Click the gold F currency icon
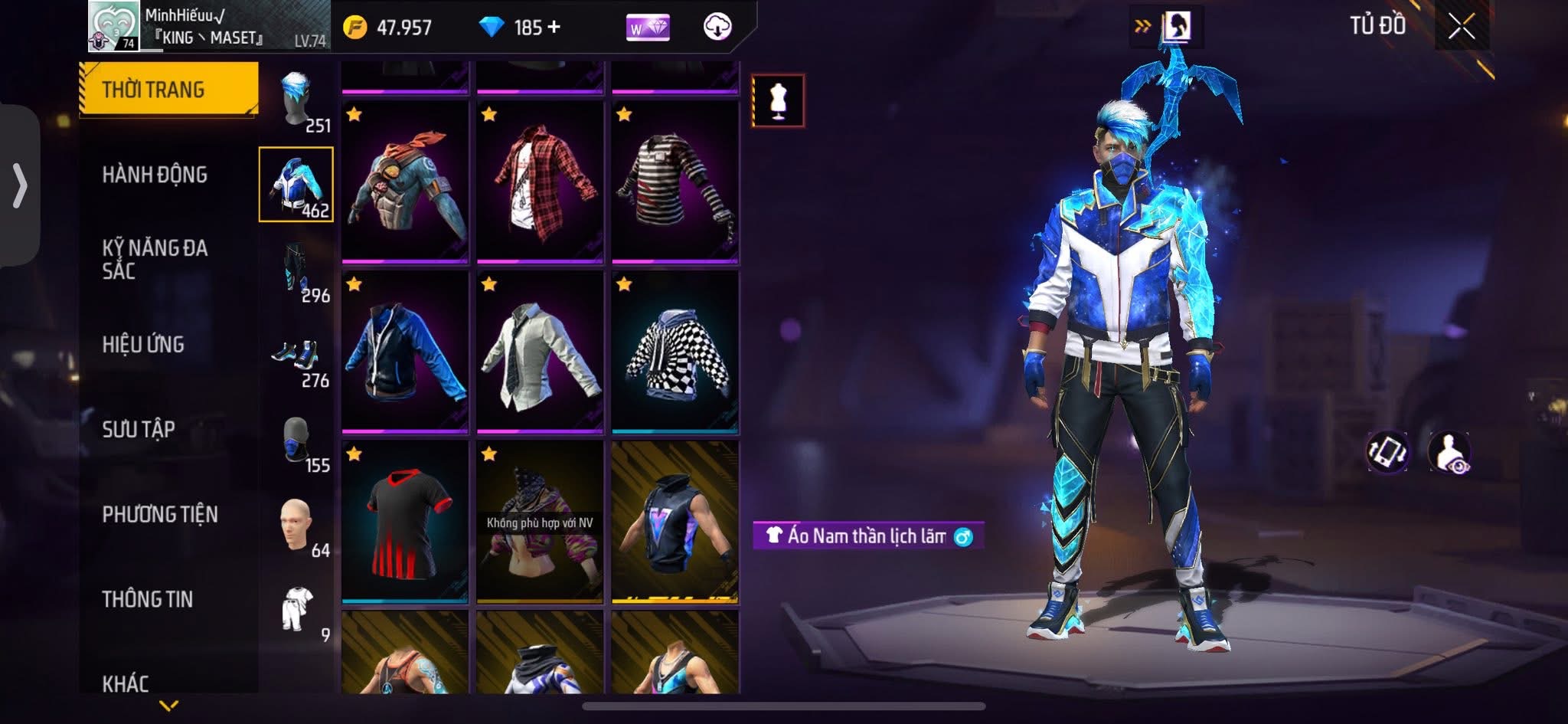This screenshot has width=1568, height=724. [357, 25]
